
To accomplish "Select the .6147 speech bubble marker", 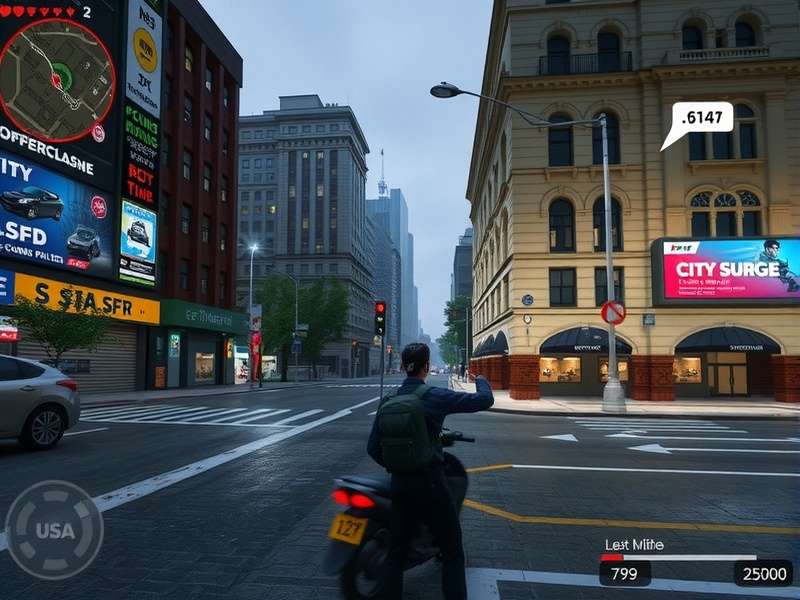I will 701,118.
